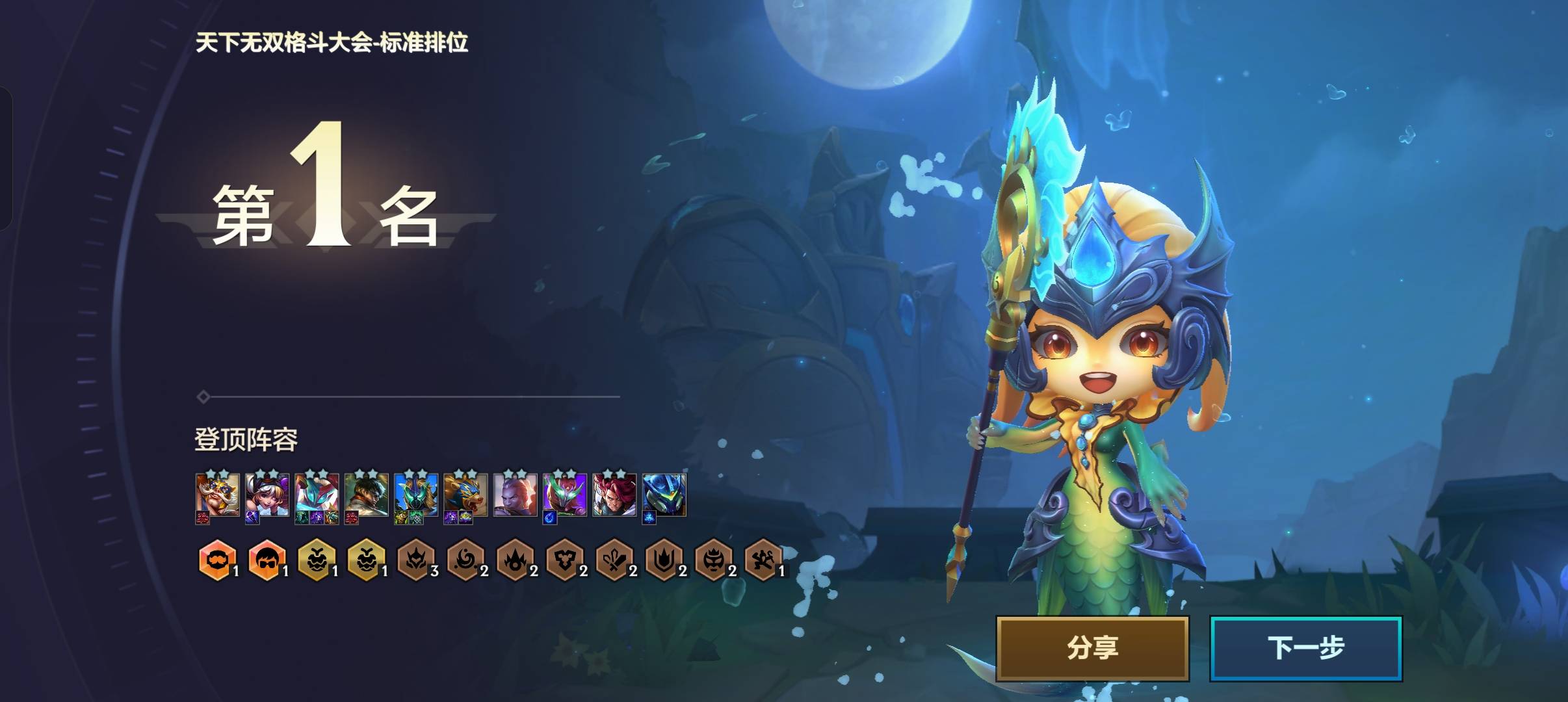Viewport: 1568px width, 702px height.
Task: Check the bronze luchador mask trait
Action: pyautogui.click(x=713, y=559)
